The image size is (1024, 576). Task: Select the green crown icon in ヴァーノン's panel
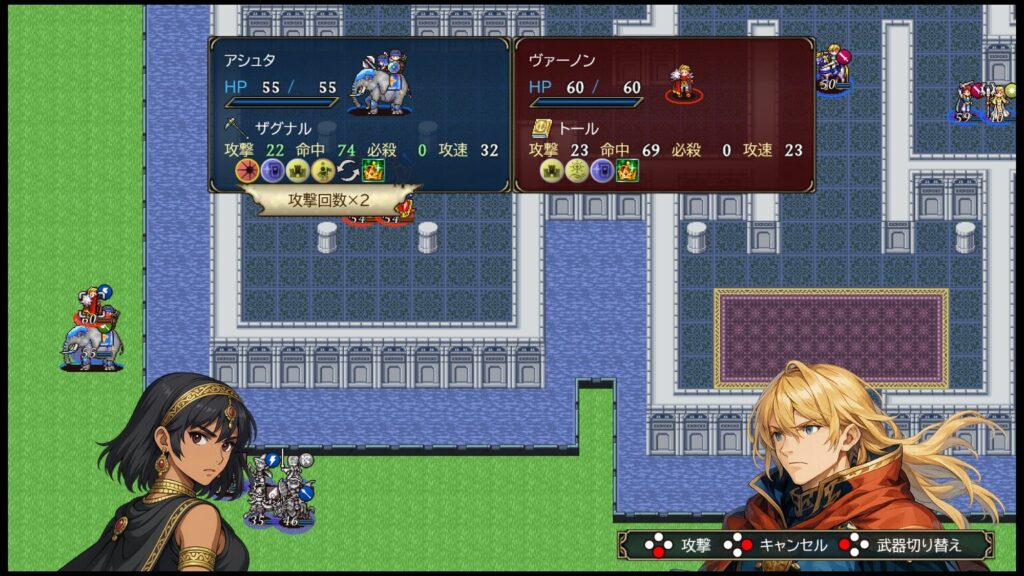coord(628,171)
